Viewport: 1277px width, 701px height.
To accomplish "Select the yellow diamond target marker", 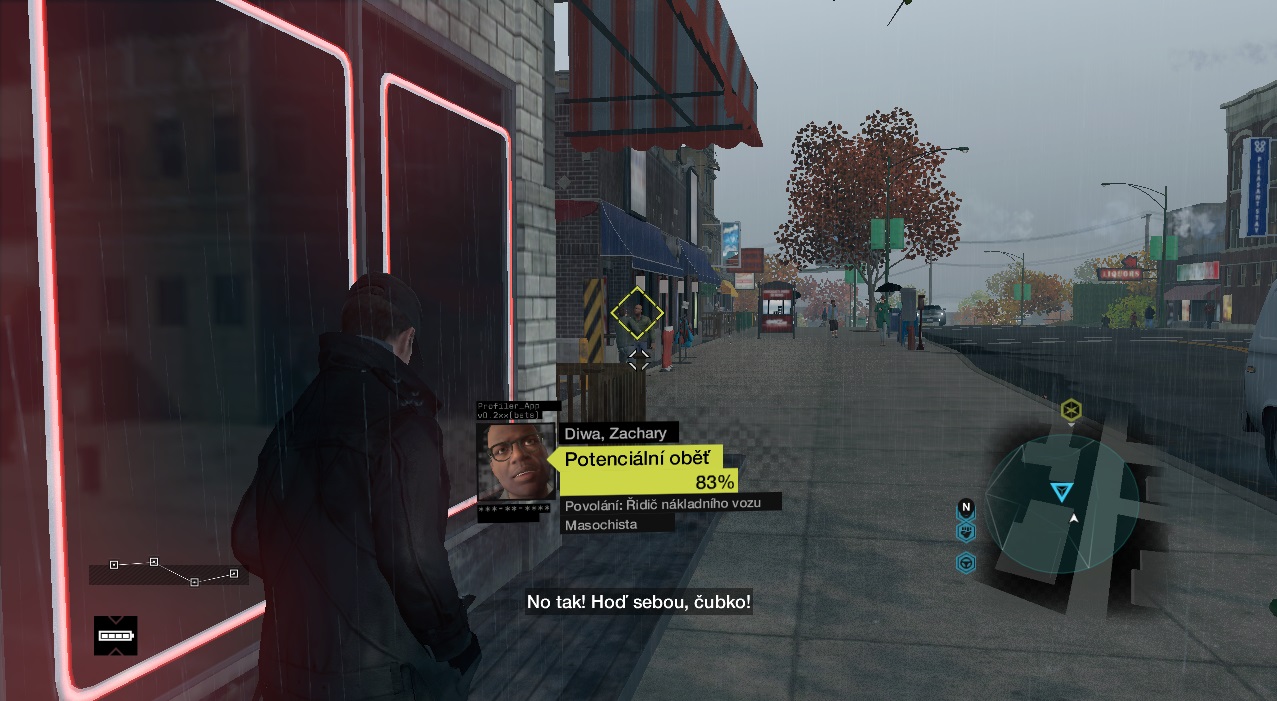I will tap(637, 313).
